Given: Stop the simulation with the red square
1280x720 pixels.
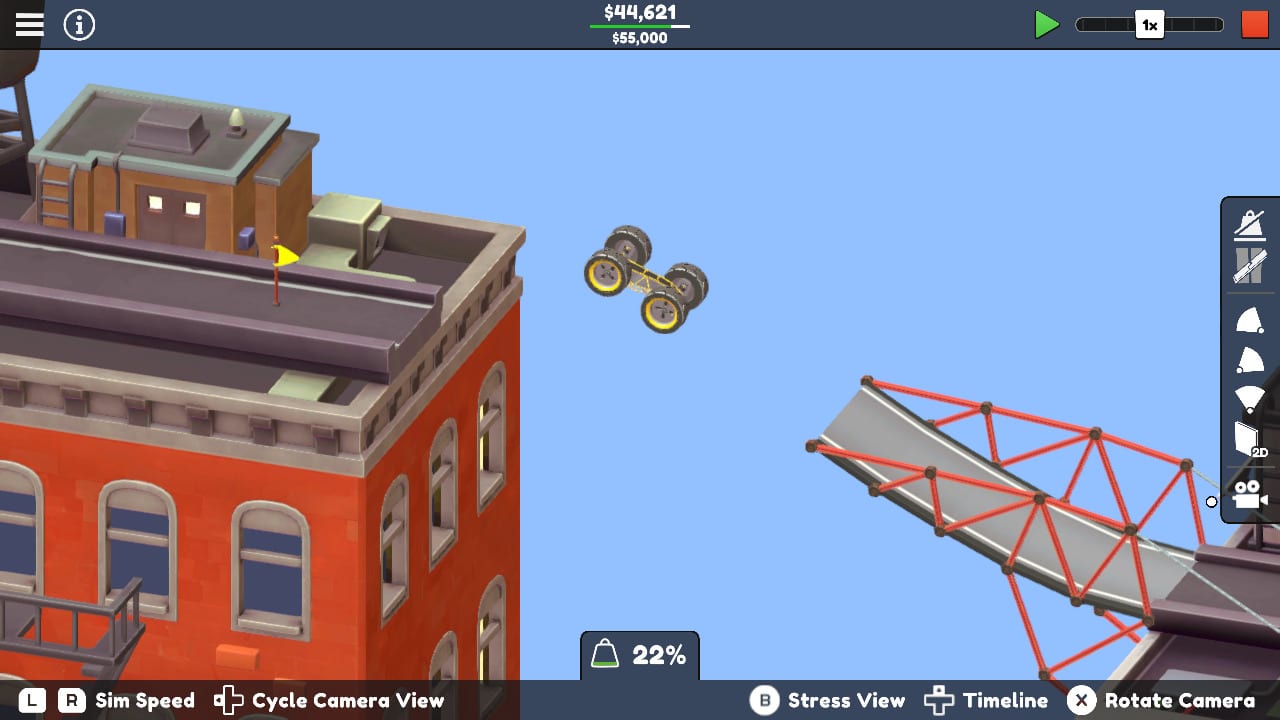Looking at the screenshot, I should pos(1253,24).
